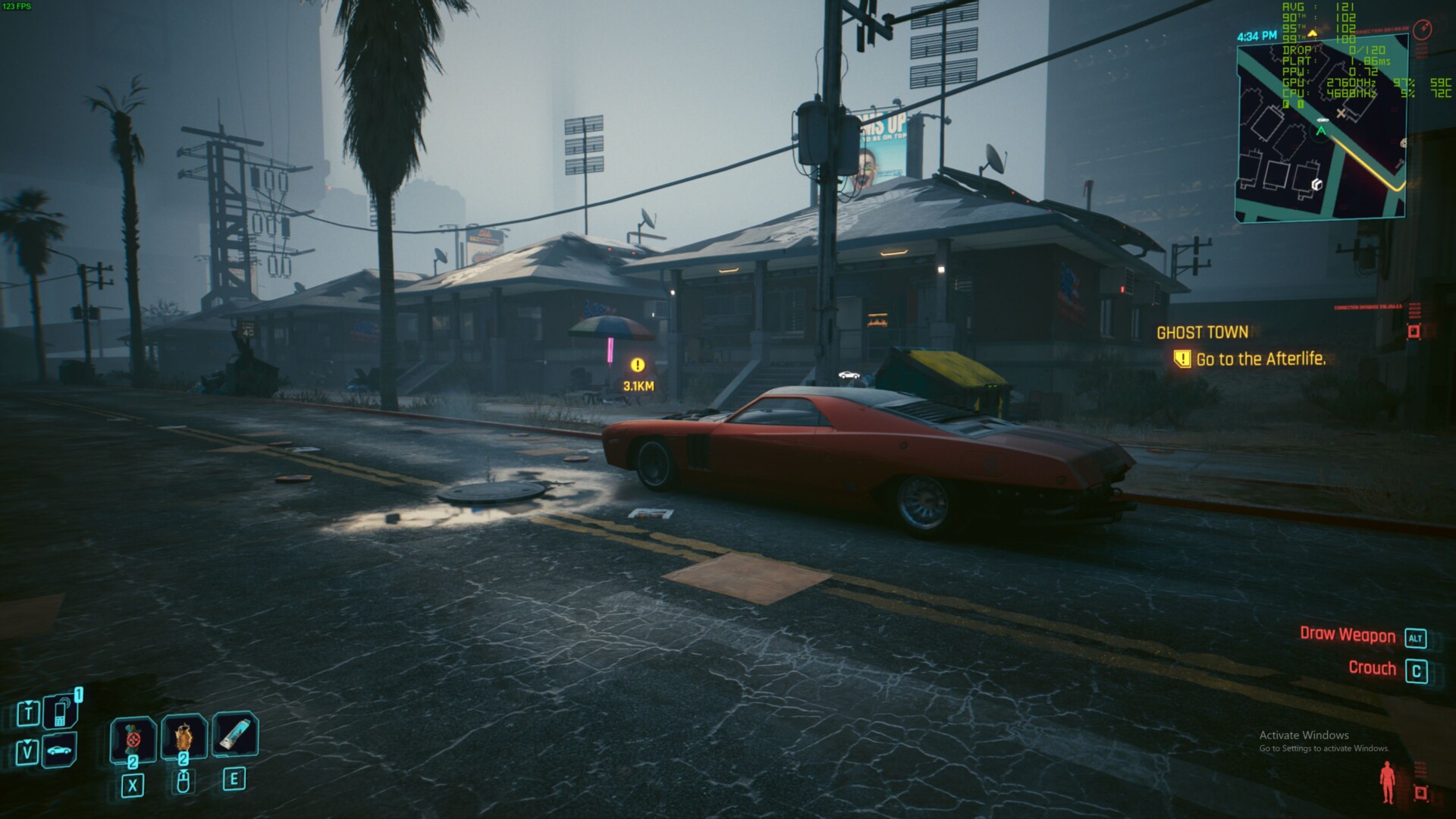The image size is (1456, 819).
Task: Select the red body status silhouette icon
Action: pyautogui.click(x=1387, y=783)
